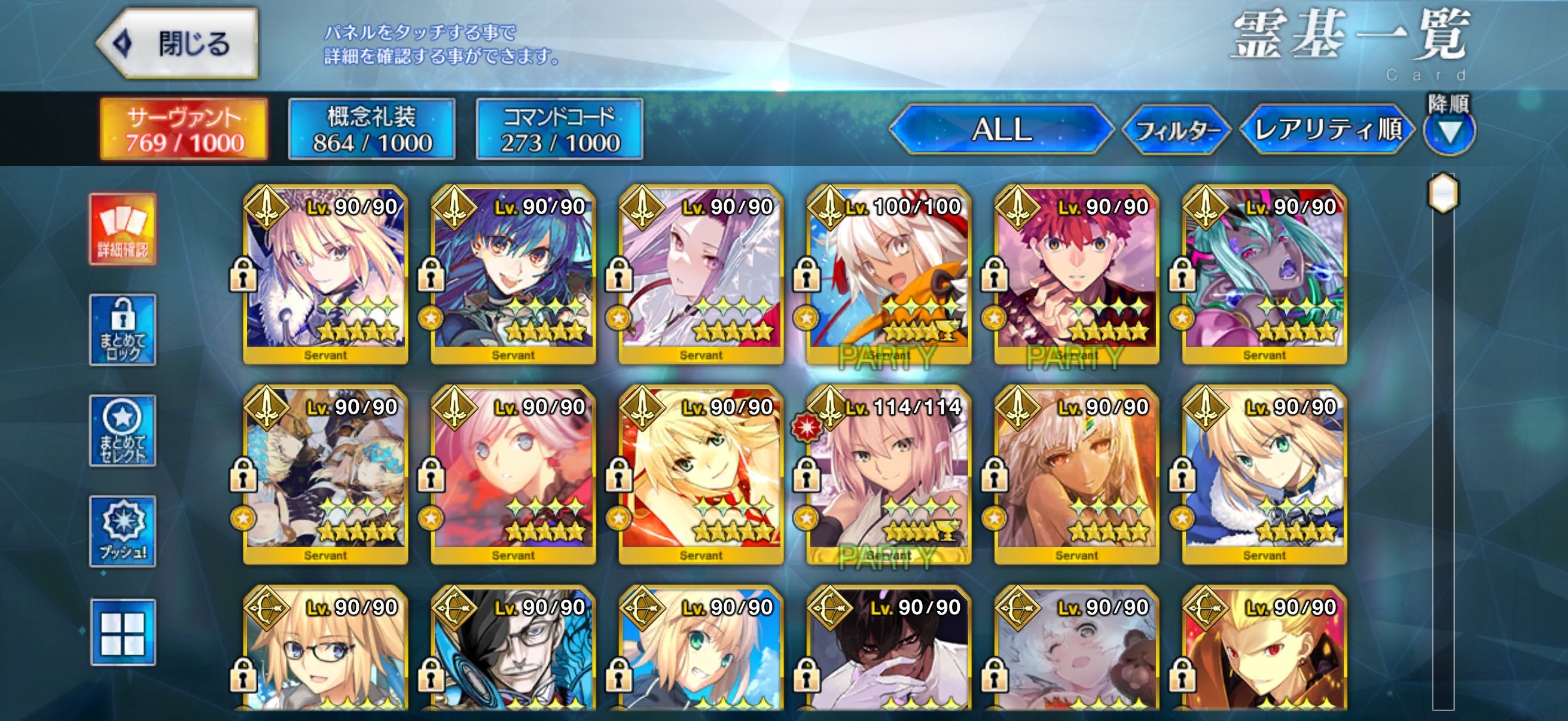Close the card list with 閉じる
1568x721 pixels.
(x=178, y=44)
